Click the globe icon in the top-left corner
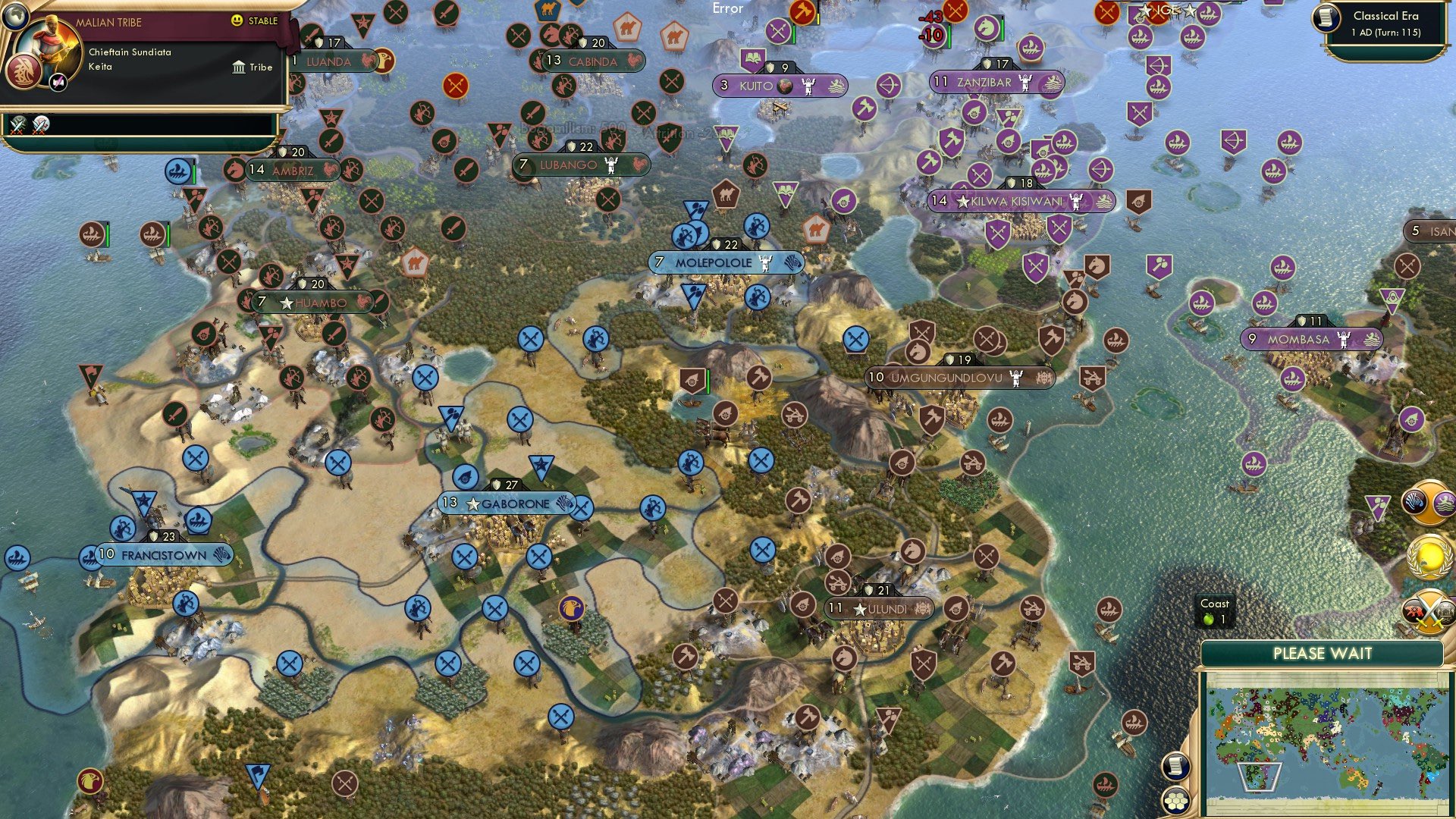The height and width of the screenshot is (819, 1456). pos(16,16)
